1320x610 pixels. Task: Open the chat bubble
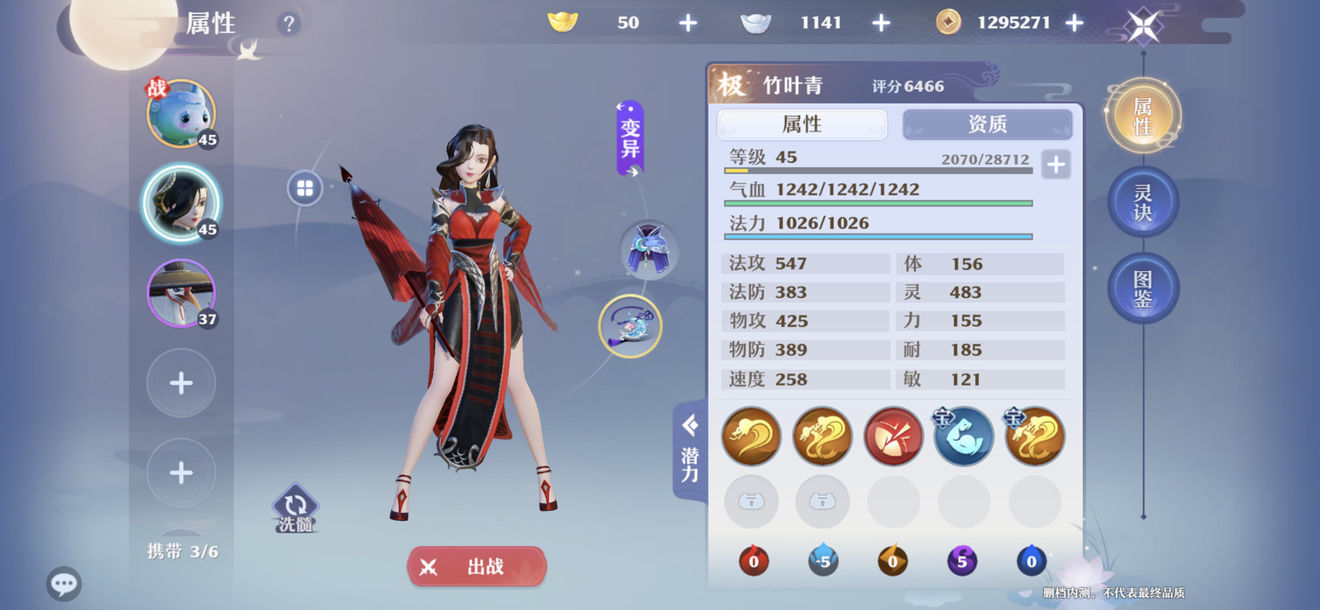tap(64, 584)
